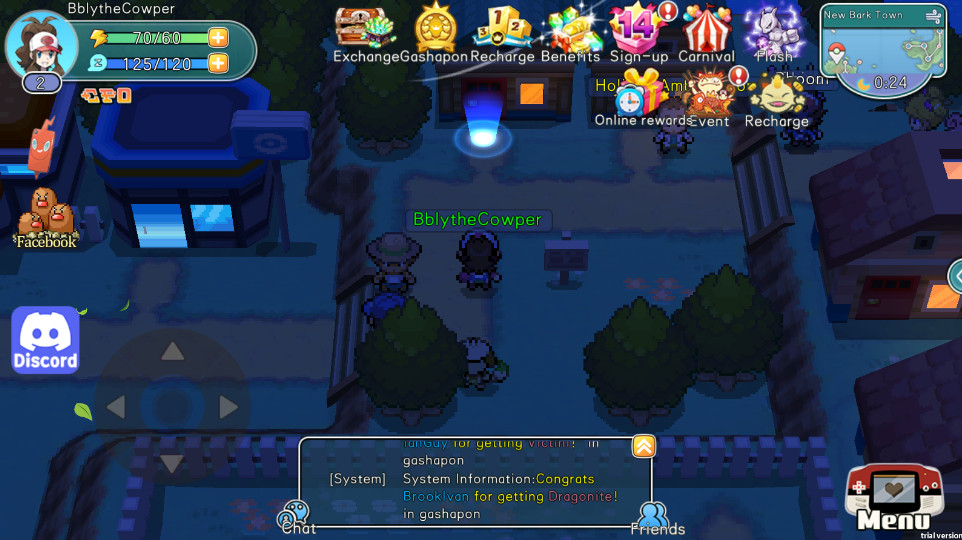The width and height of the screenshot is (962, 540).
Task: Add stamina with the blue bar plus
Action: [218, 64]
